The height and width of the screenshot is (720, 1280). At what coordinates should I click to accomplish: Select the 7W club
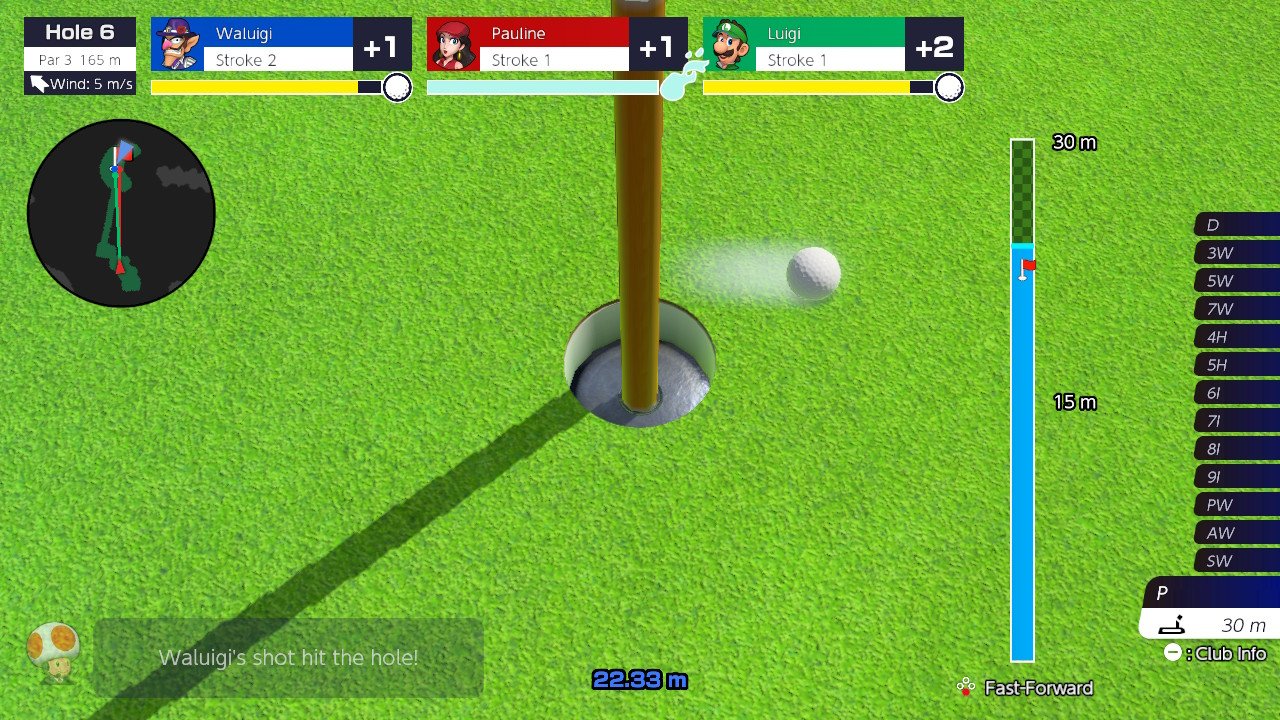pyautogui.click(x=1237, y=309)
